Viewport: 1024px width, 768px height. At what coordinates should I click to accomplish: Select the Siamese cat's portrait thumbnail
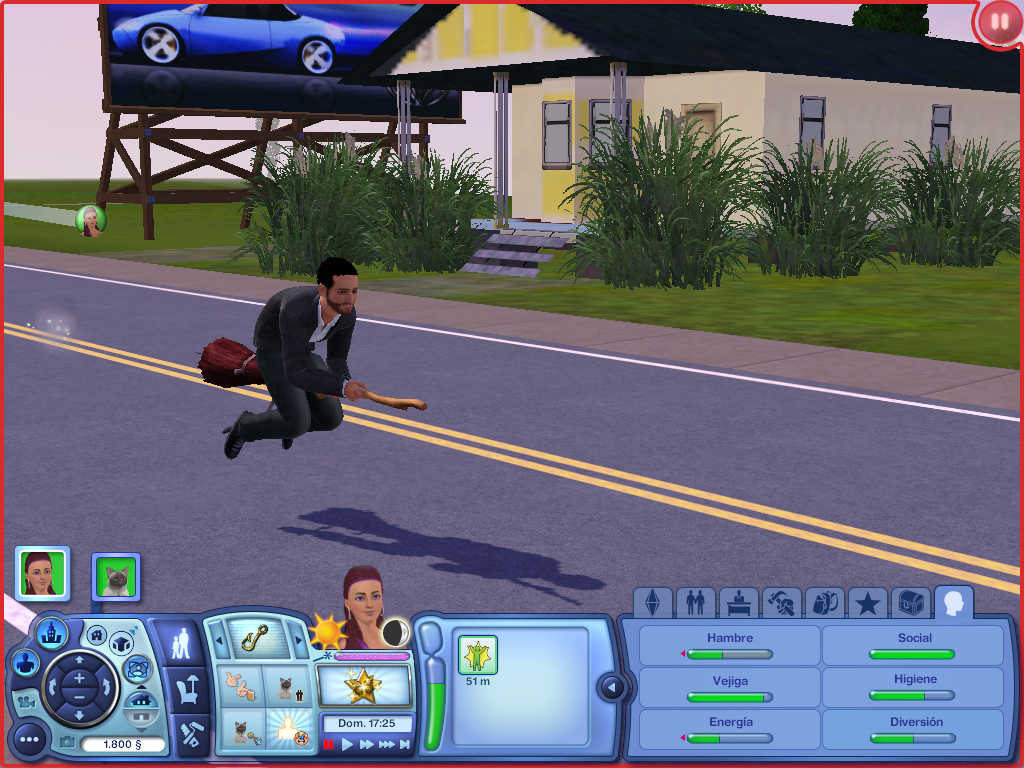[x=116, y=577]
